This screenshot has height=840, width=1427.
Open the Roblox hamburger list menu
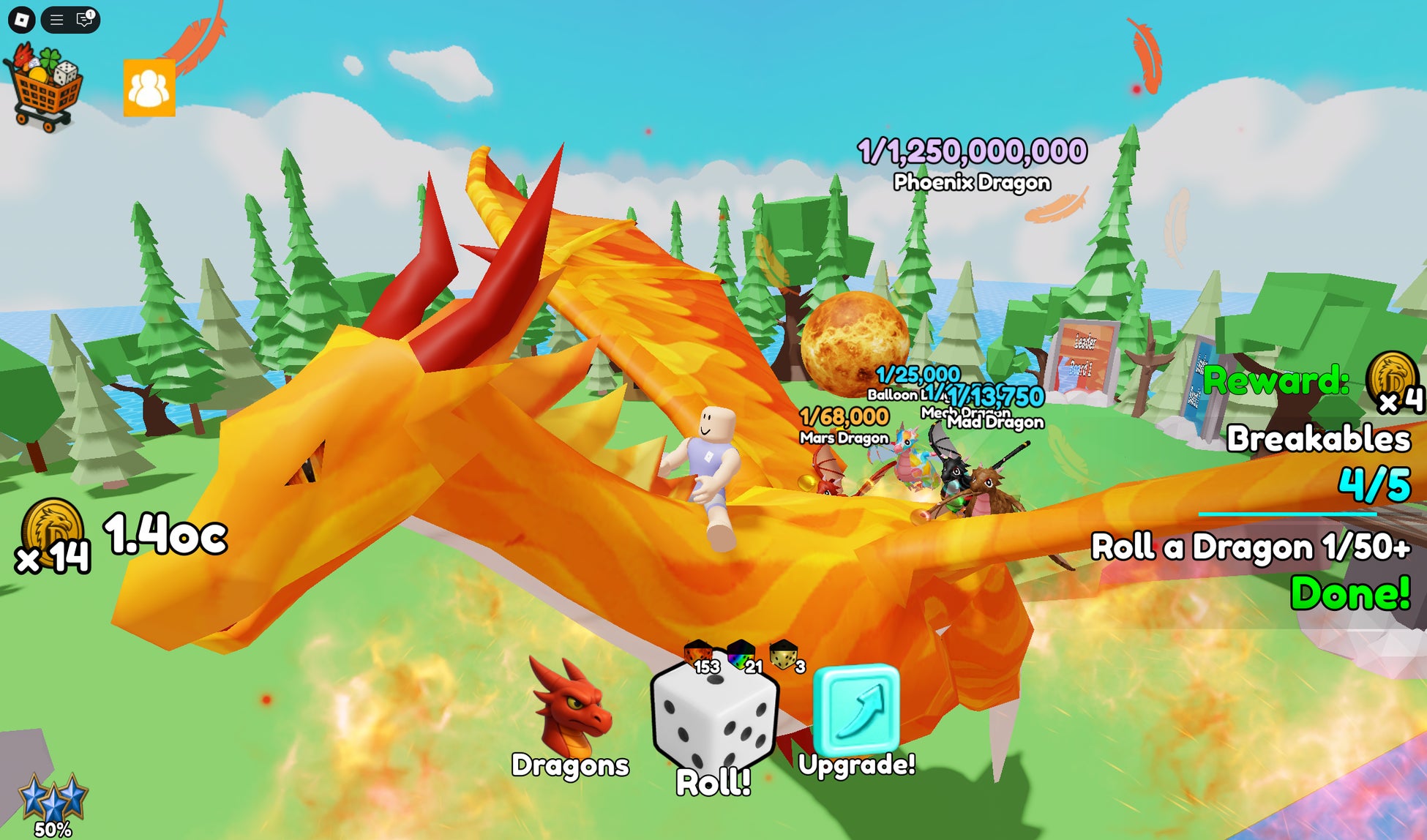[x=56, y=20]
